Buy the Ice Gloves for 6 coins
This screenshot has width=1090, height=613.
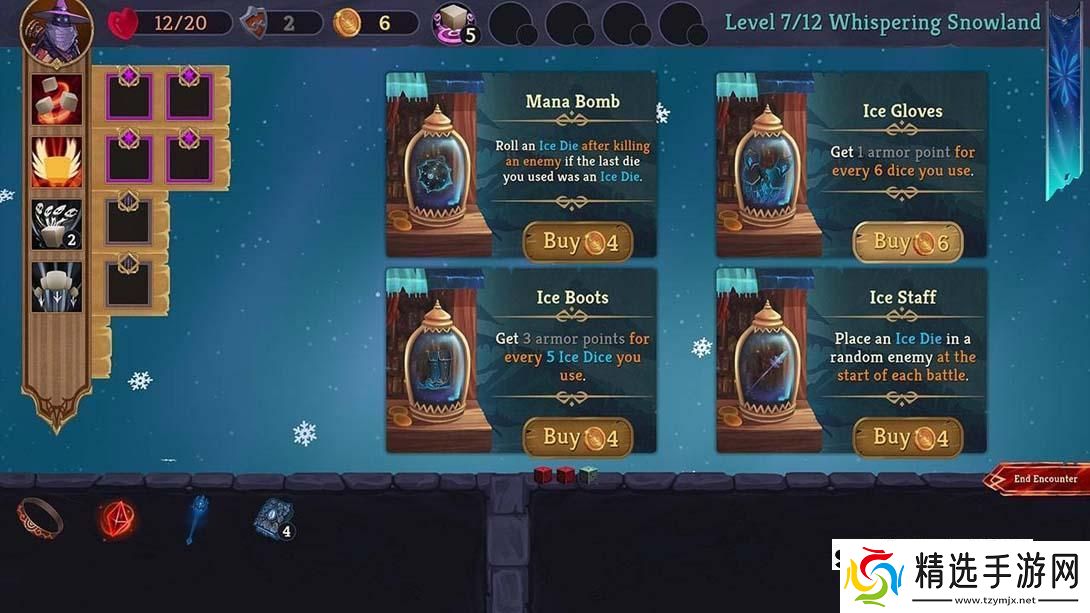(907, 241)
